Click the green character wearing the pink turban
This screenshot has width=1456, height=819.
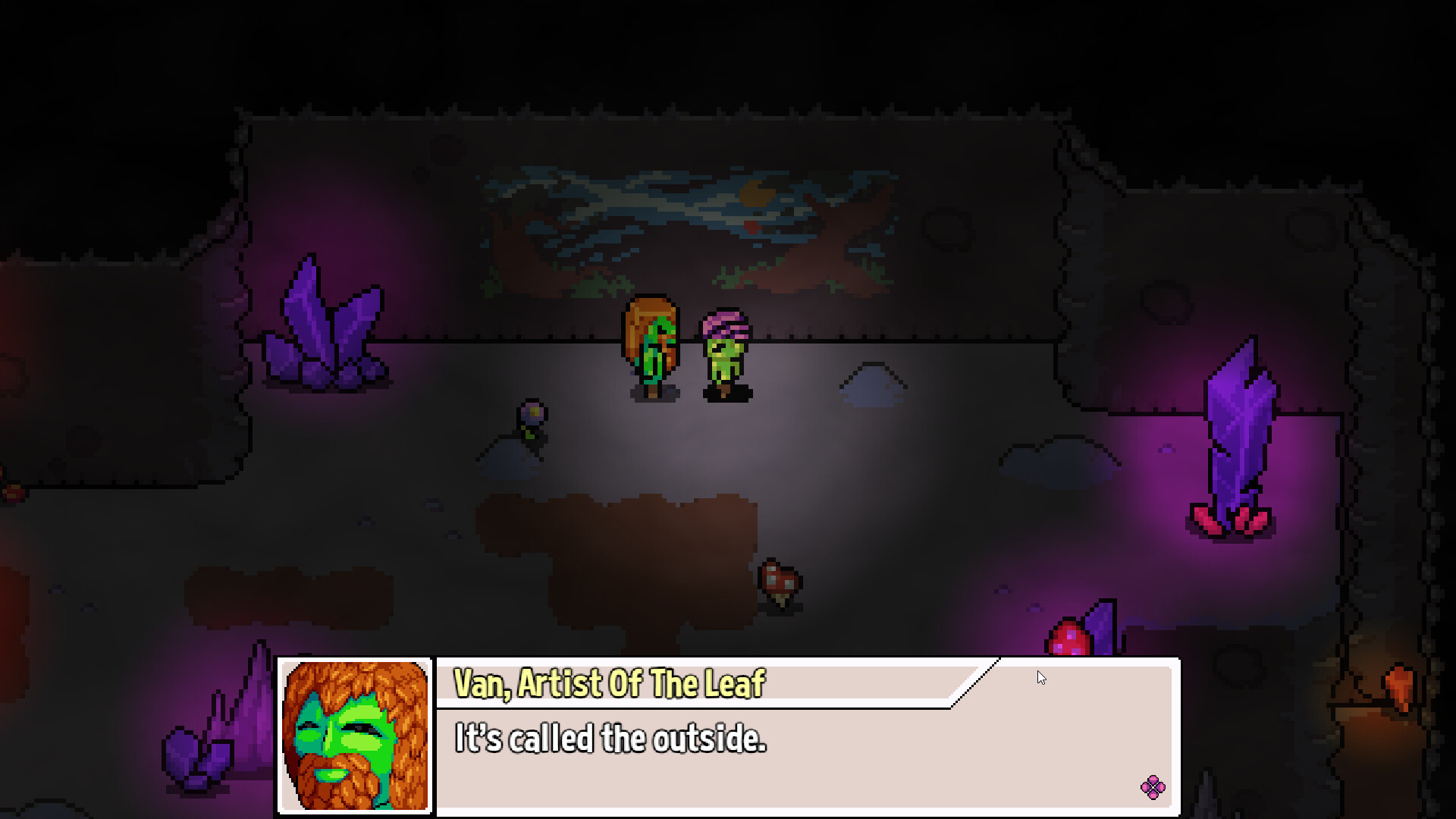(x=724, y=356)
